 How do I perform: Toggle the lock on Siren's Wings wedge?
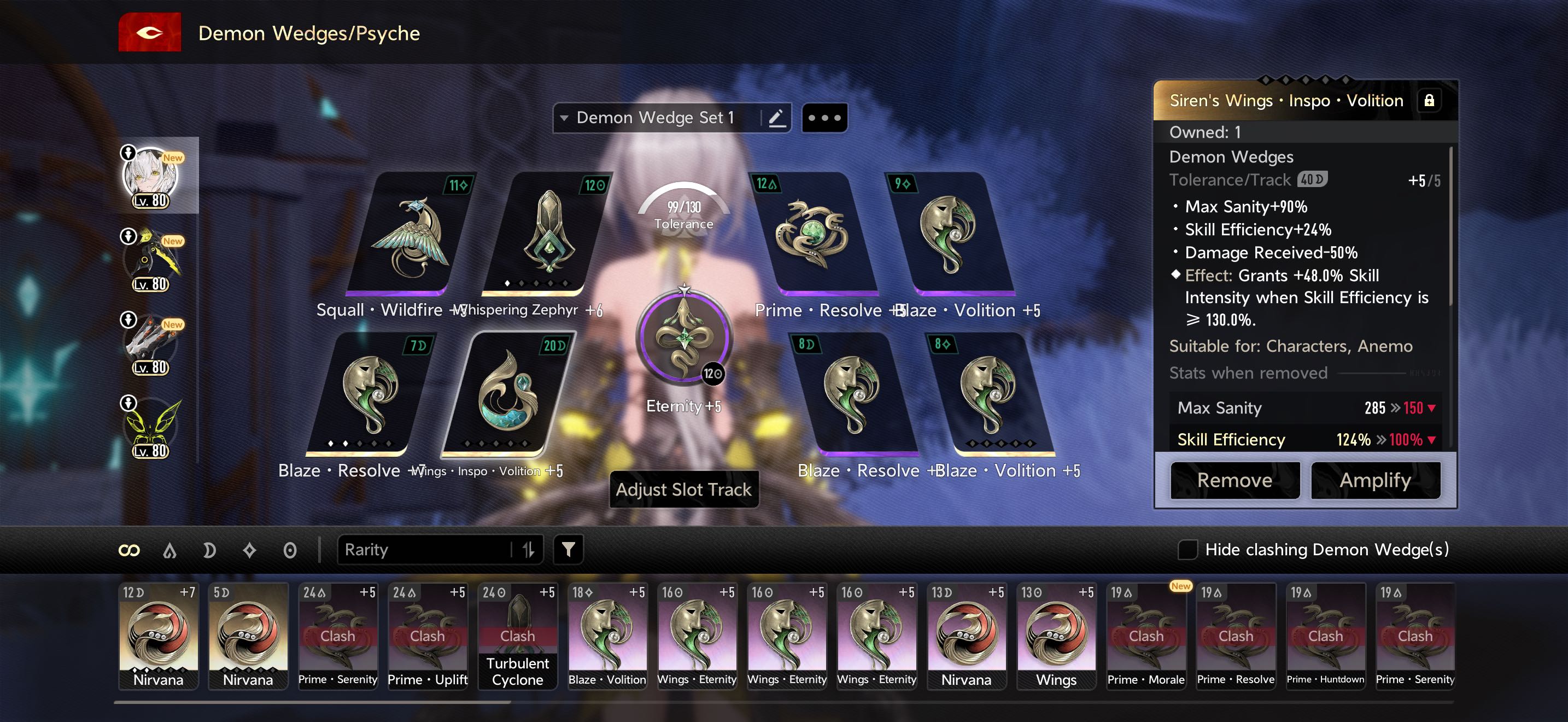click(1429, 101)
